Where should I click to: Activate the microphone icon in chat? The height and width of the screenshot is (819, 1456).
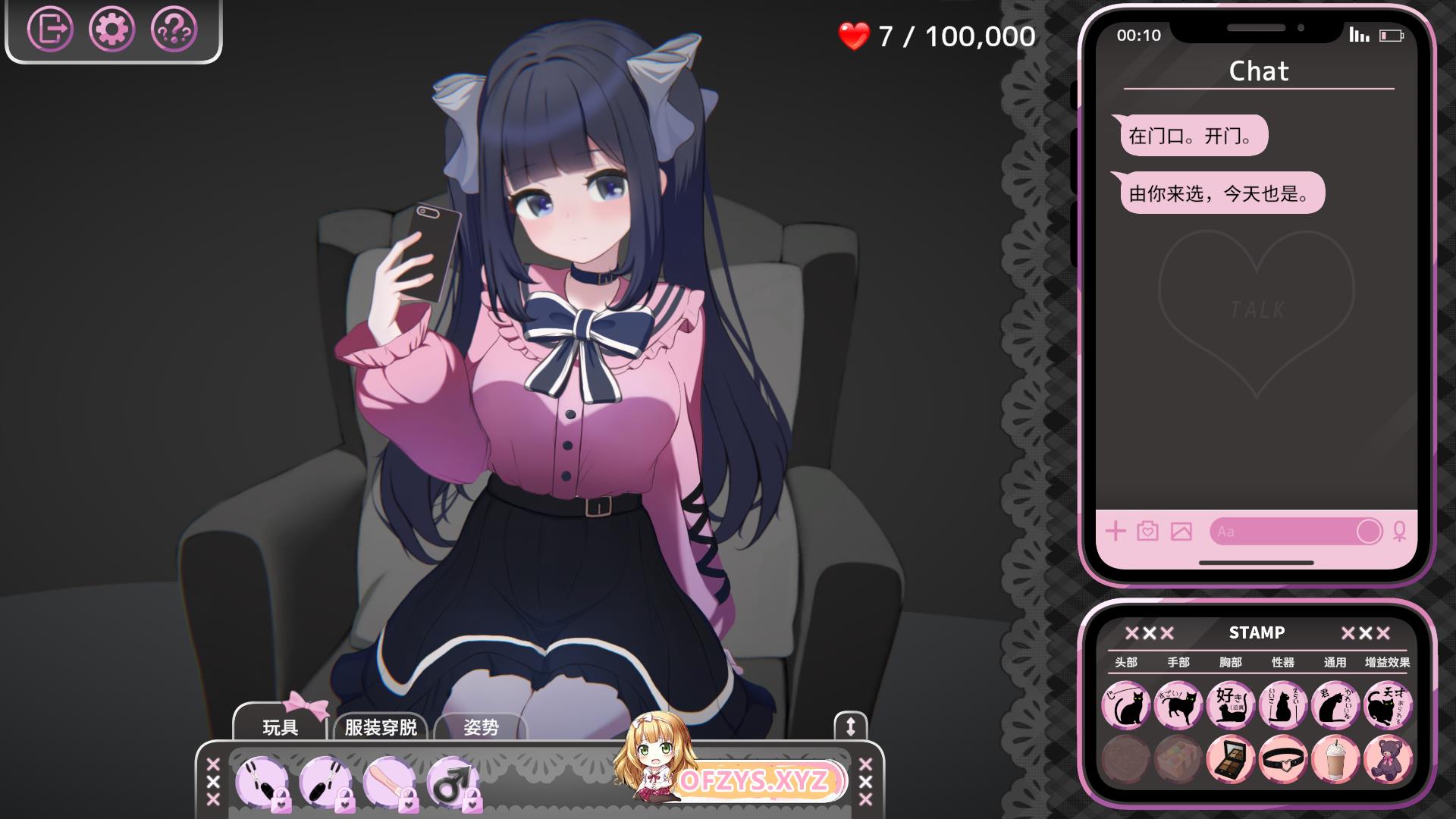(x=1399, y=531)
